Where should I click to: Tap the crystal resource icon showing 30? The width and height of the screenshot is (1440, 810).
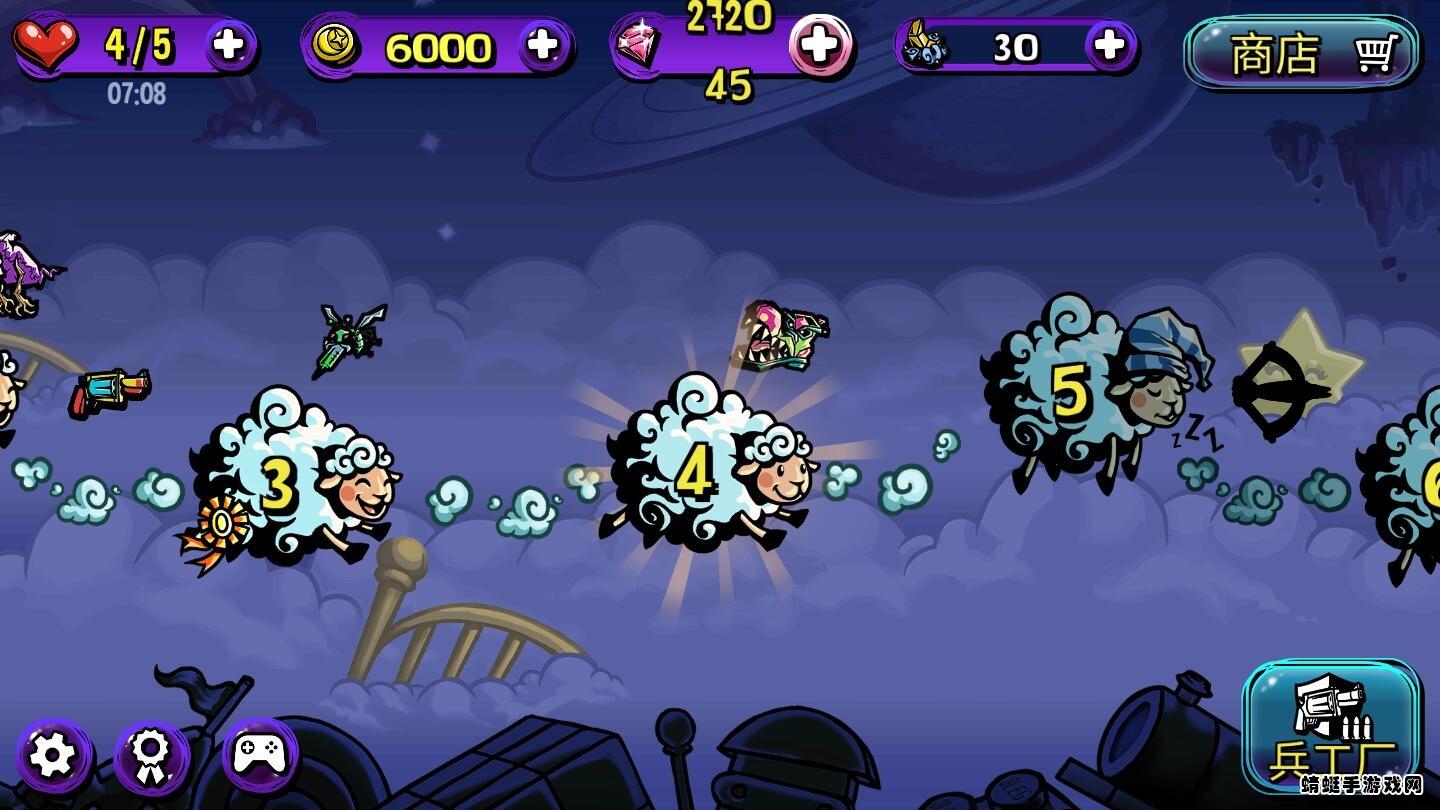pyautogui.click(x=927, y=44)
